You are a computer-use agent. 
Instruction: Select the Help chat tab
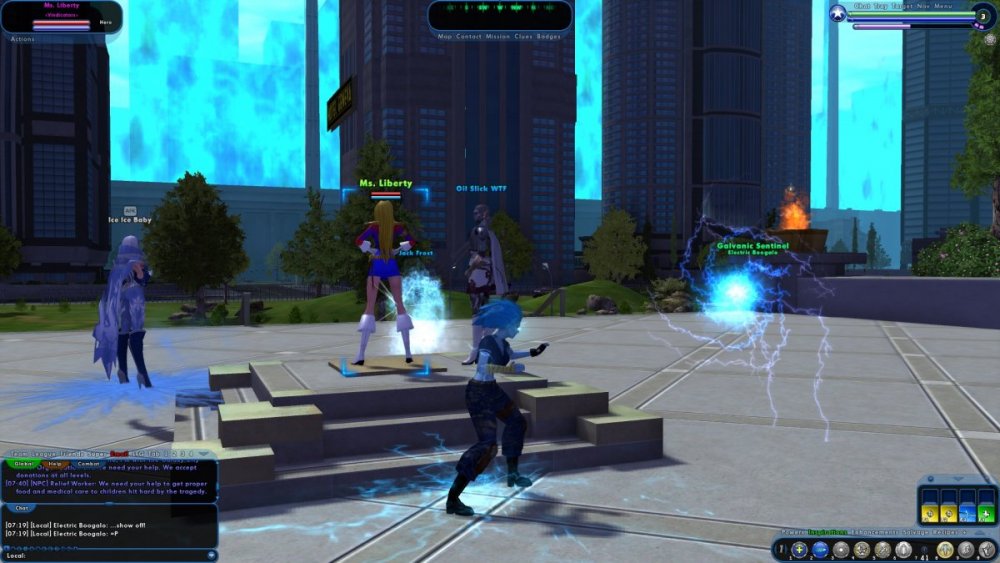pyautogui.click(x=55, y=464)
